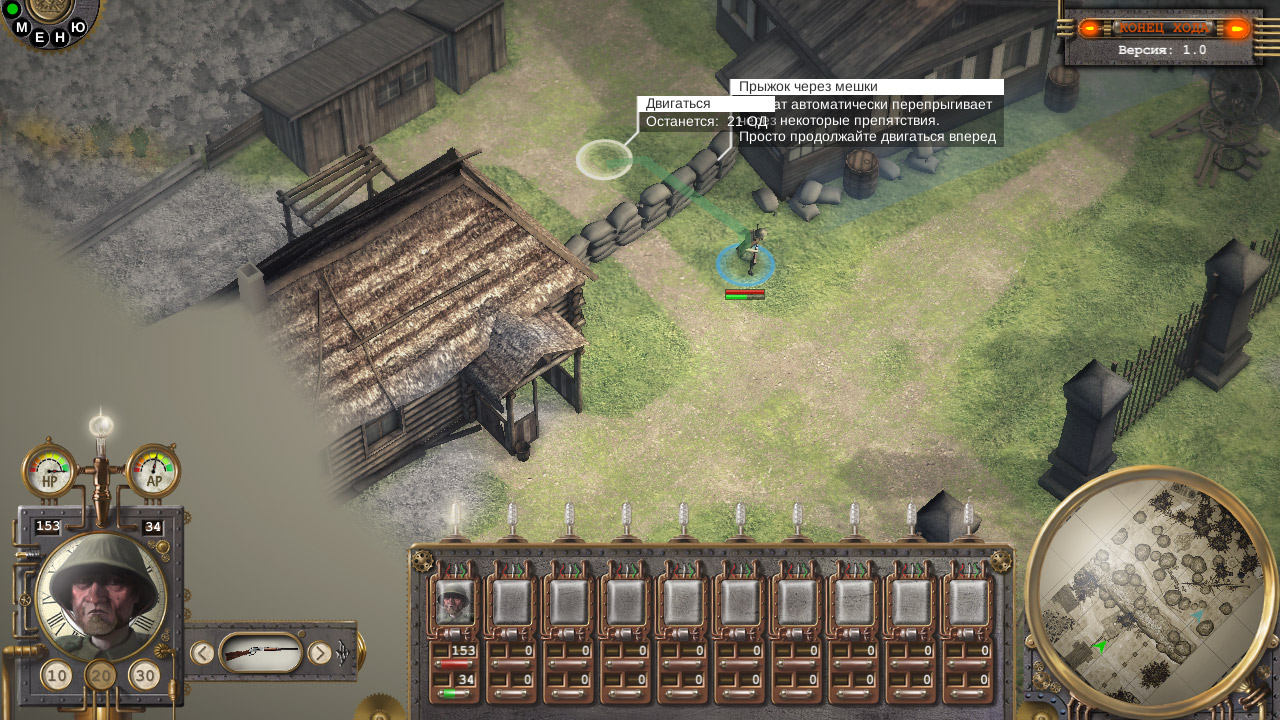Set the 30 action points button
This screenshot has width=1280, height=720.
pyautogui.click(x=145, y=676)
